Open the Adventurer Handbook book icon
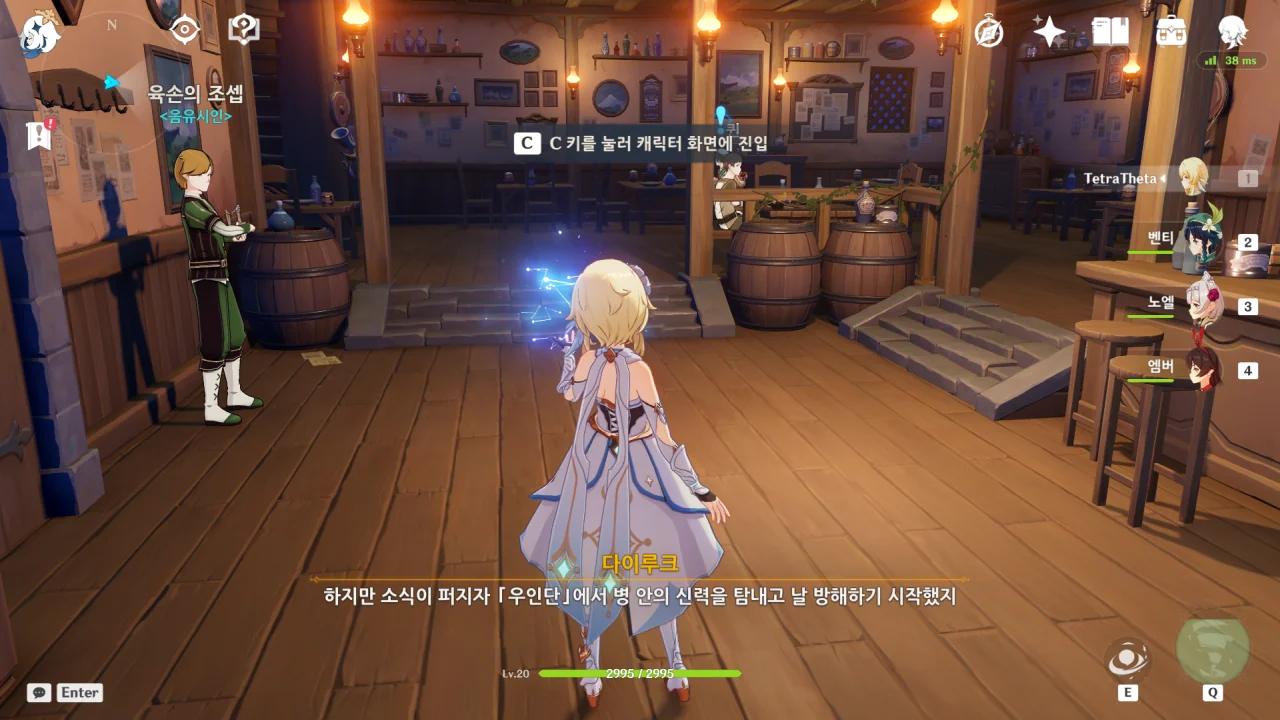This screenshot has width=1280, height=720. click(1110, 32)
